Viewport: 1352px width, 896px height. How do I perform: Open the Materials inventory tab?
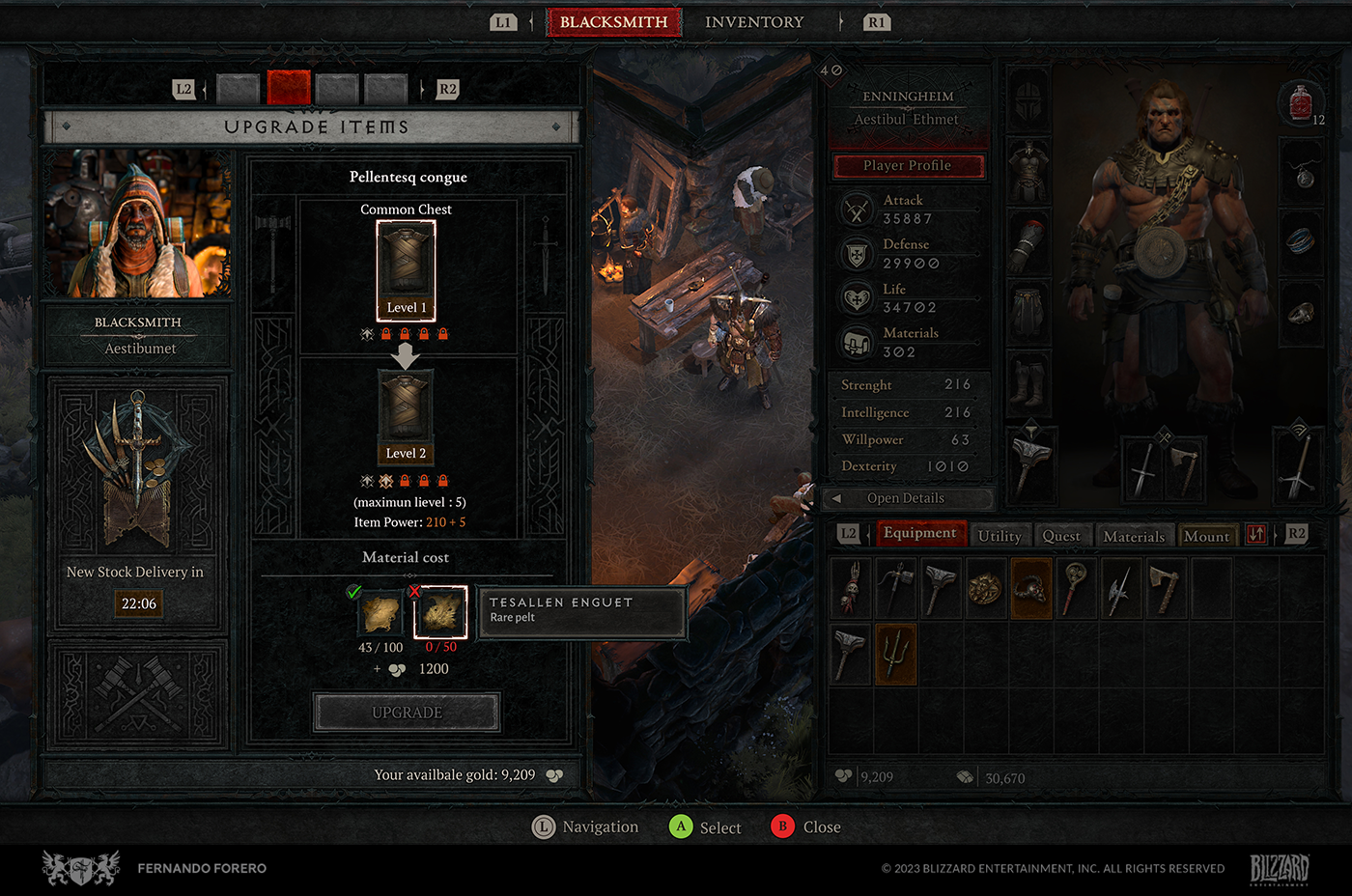point(1133,536)
